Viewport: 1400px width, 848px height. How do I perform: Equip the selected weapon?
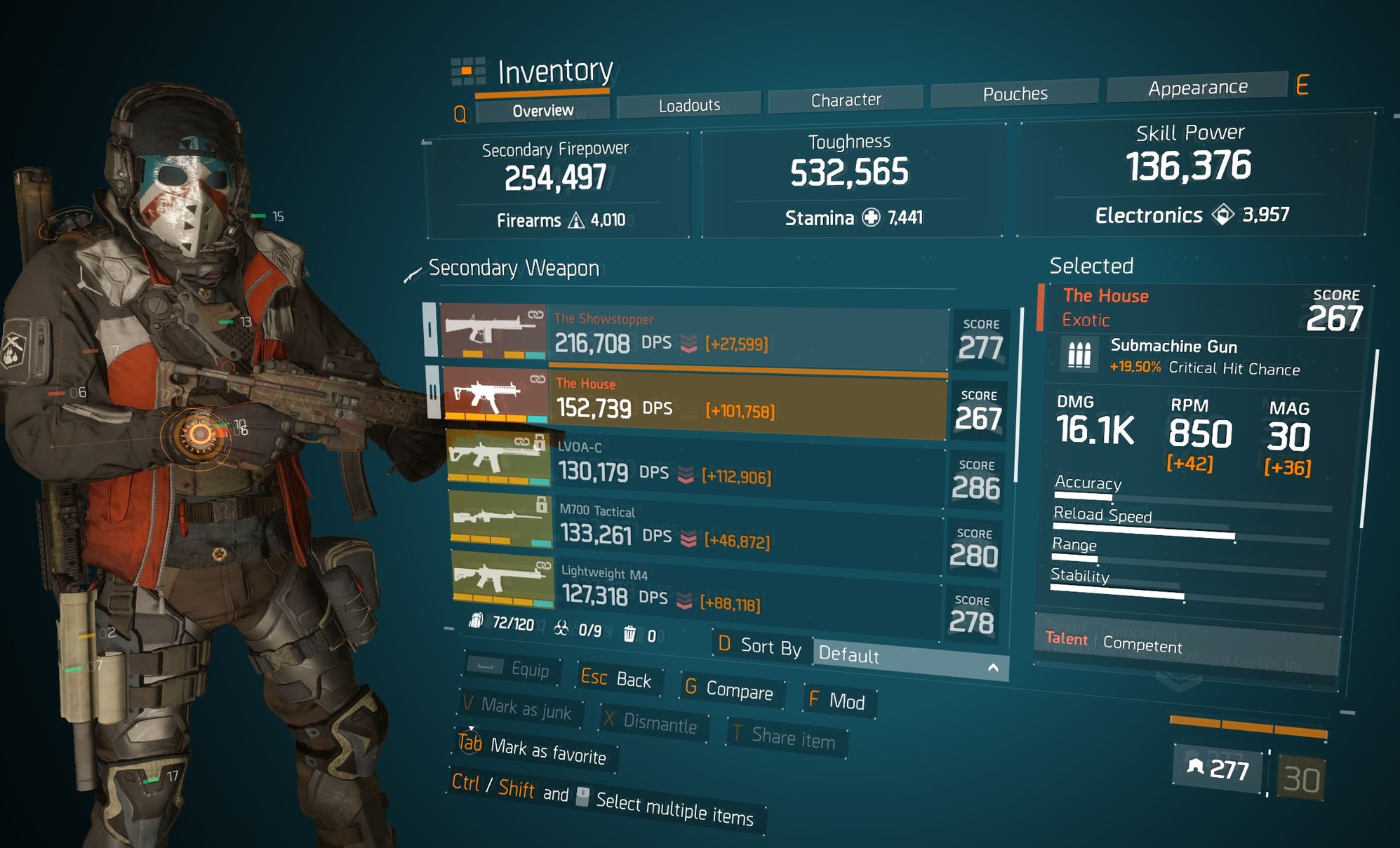coord(514,668)
